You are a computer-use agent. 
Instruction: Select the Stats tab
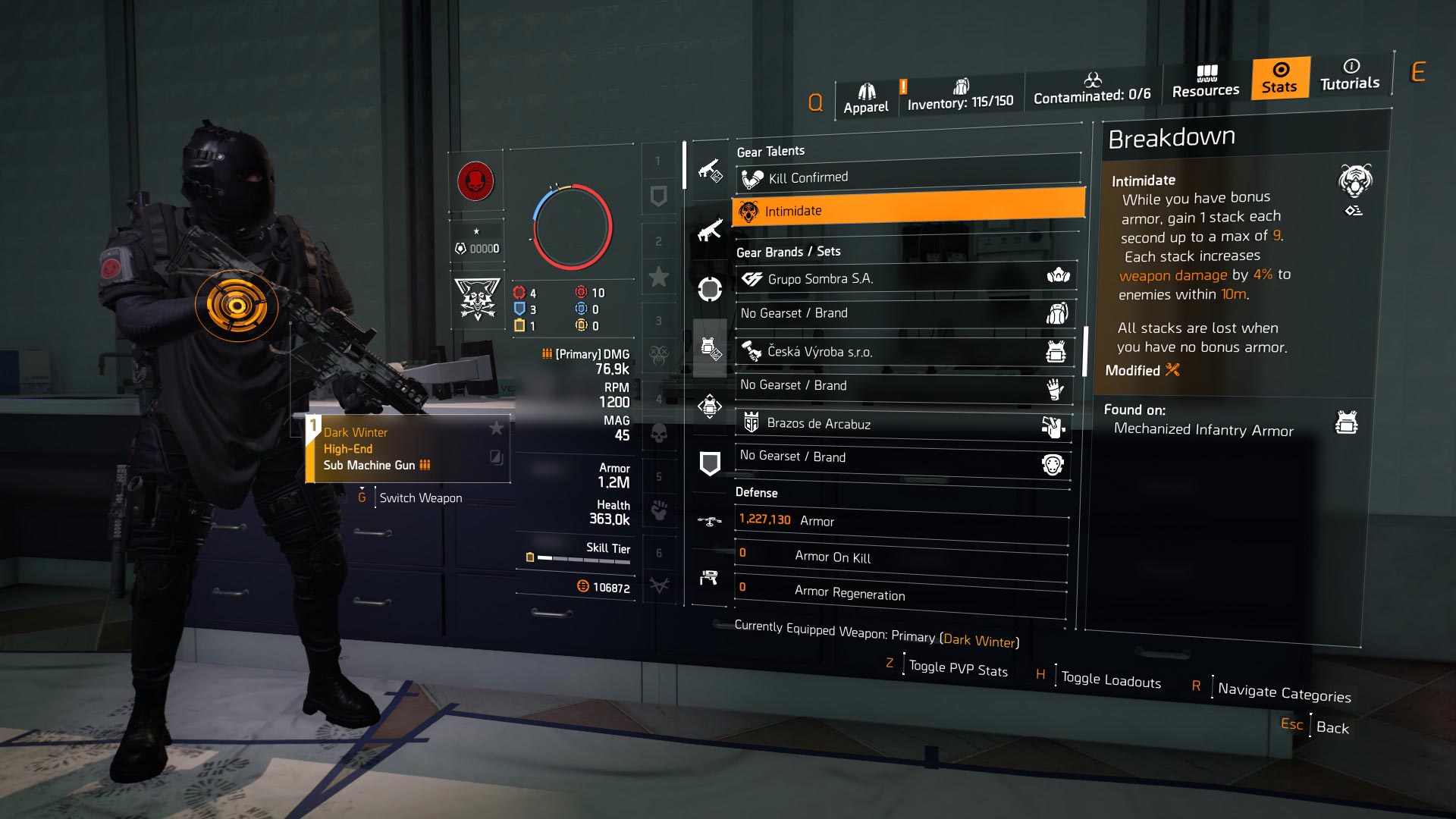[x=1280, y=78]
